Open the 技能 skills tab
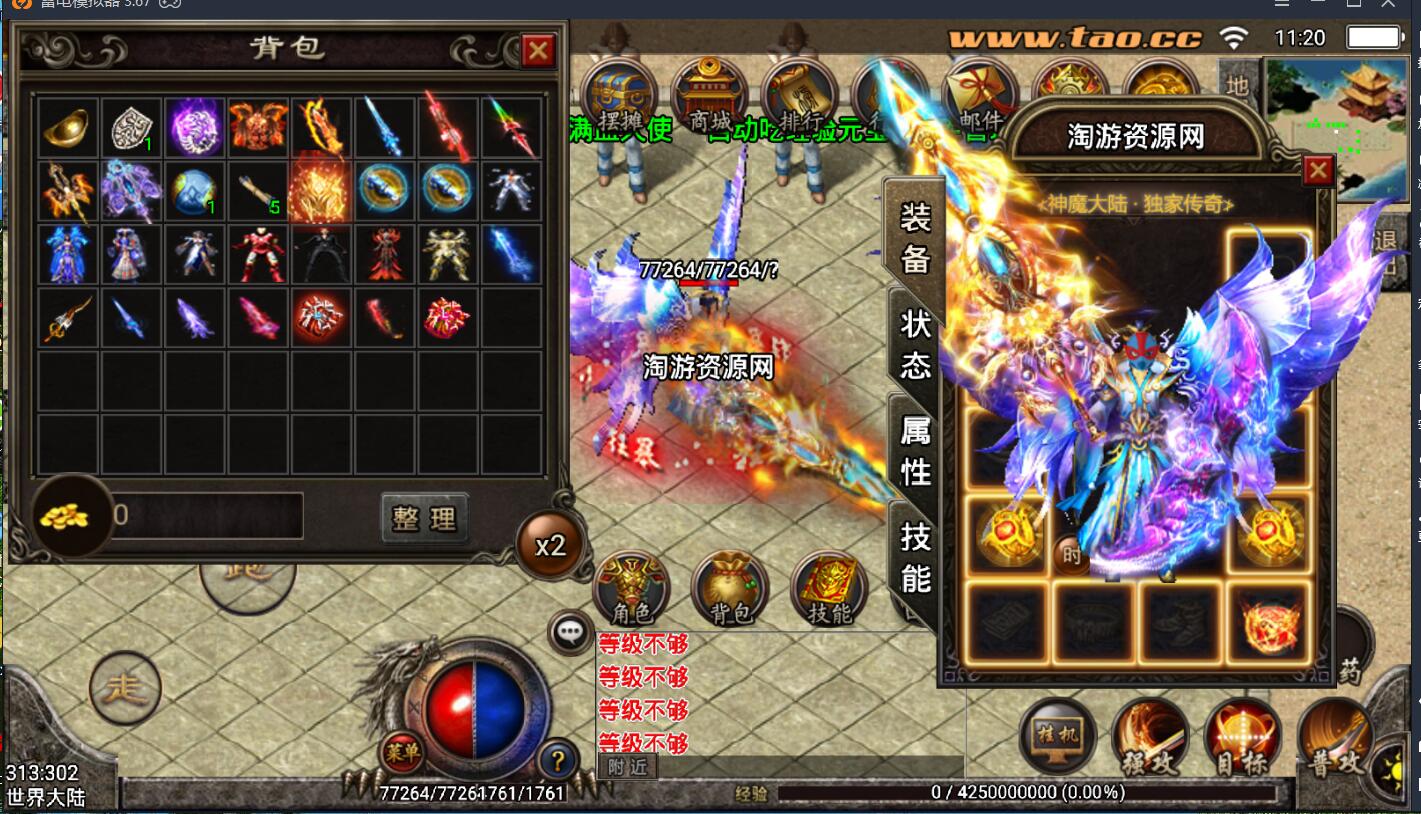Screen dimensions: 1421x814 click(x=915, y=557)
